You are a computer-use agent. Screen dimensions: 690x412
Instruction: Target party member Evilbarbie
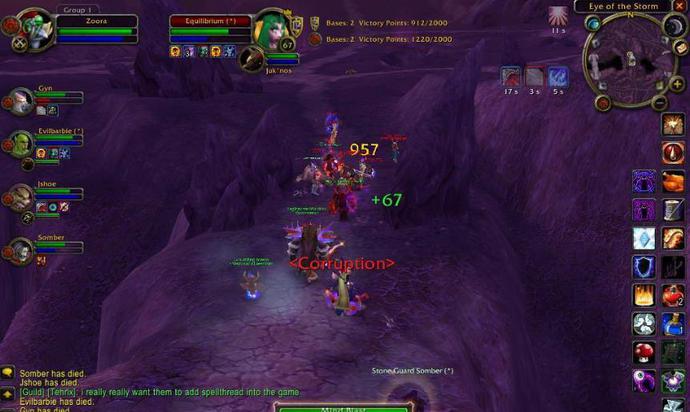point(20,144)
